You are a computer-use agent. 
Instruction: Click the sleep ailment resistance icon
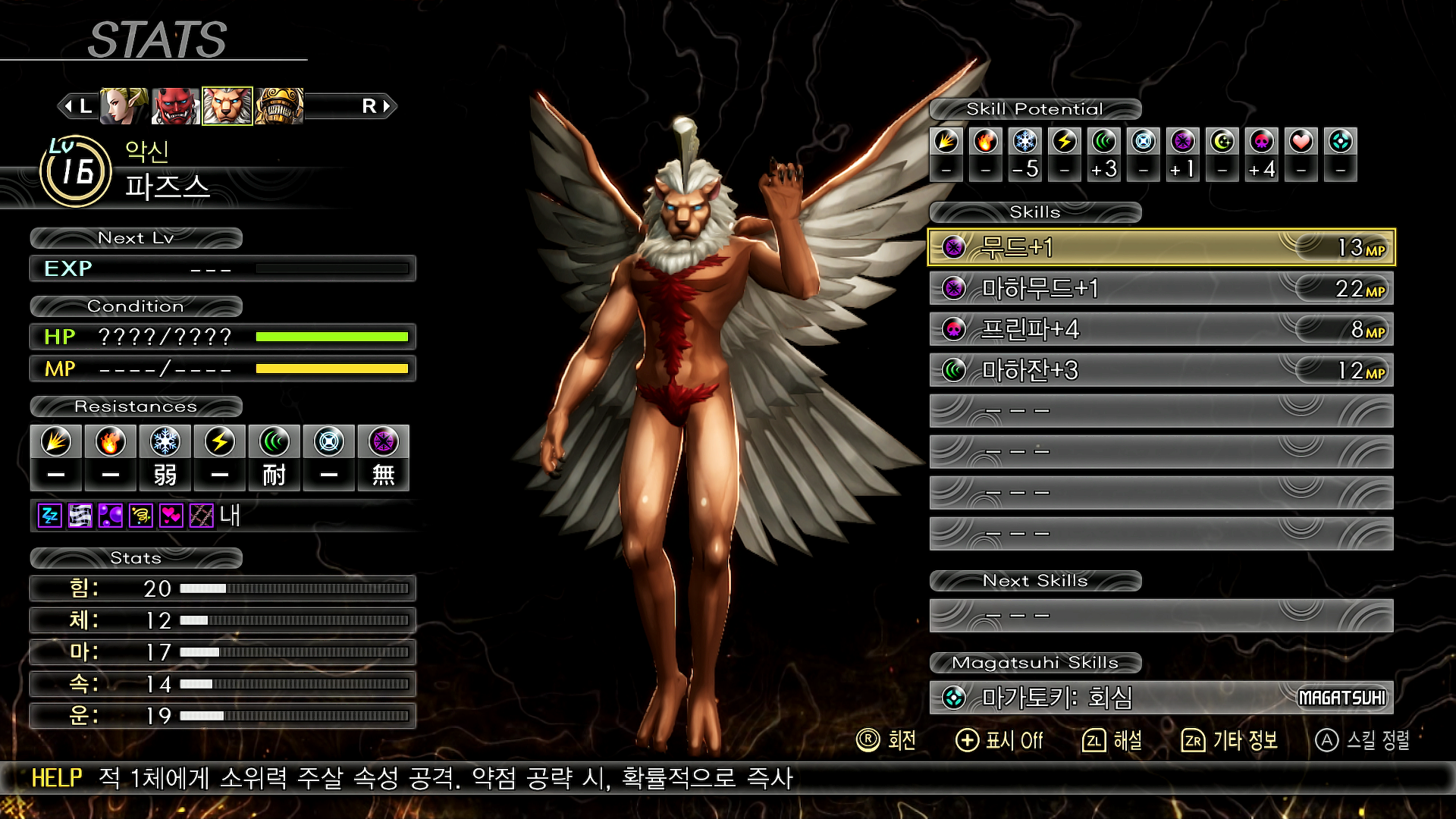[50, 516]
